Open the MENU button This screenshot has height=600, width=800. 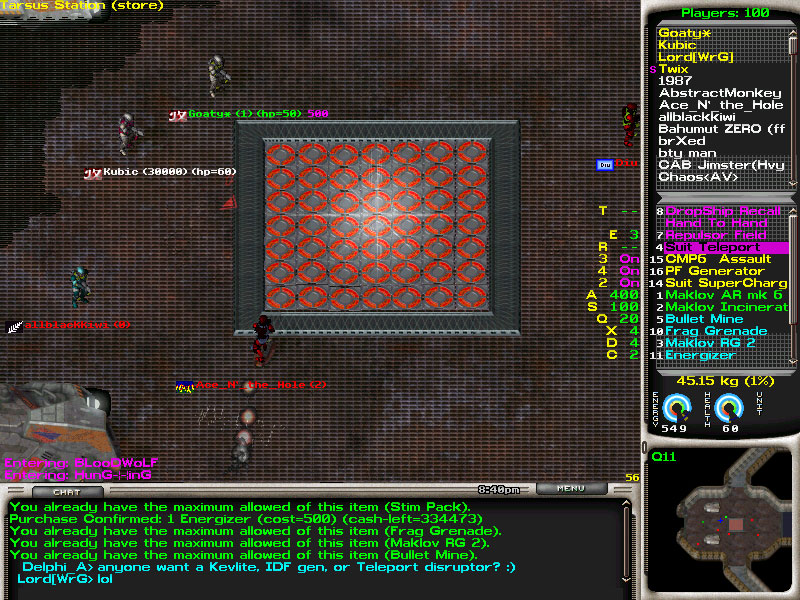[x=570, y=489]
